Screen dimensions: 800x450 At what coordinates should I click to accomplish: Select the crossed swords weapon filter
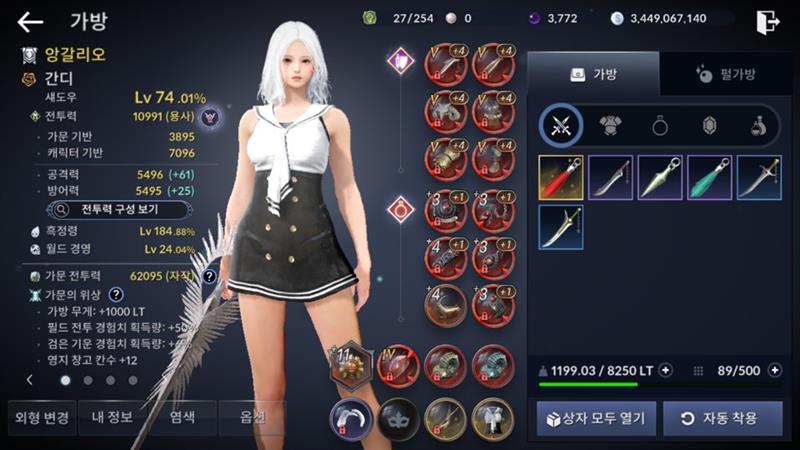point(561,126)
